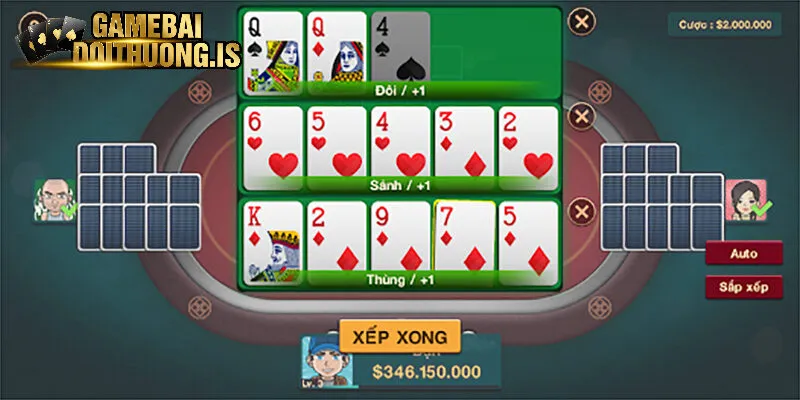Screen dimensions: 800x400
Task: Select the 6 of hearts card
Action: pos(272,143)
